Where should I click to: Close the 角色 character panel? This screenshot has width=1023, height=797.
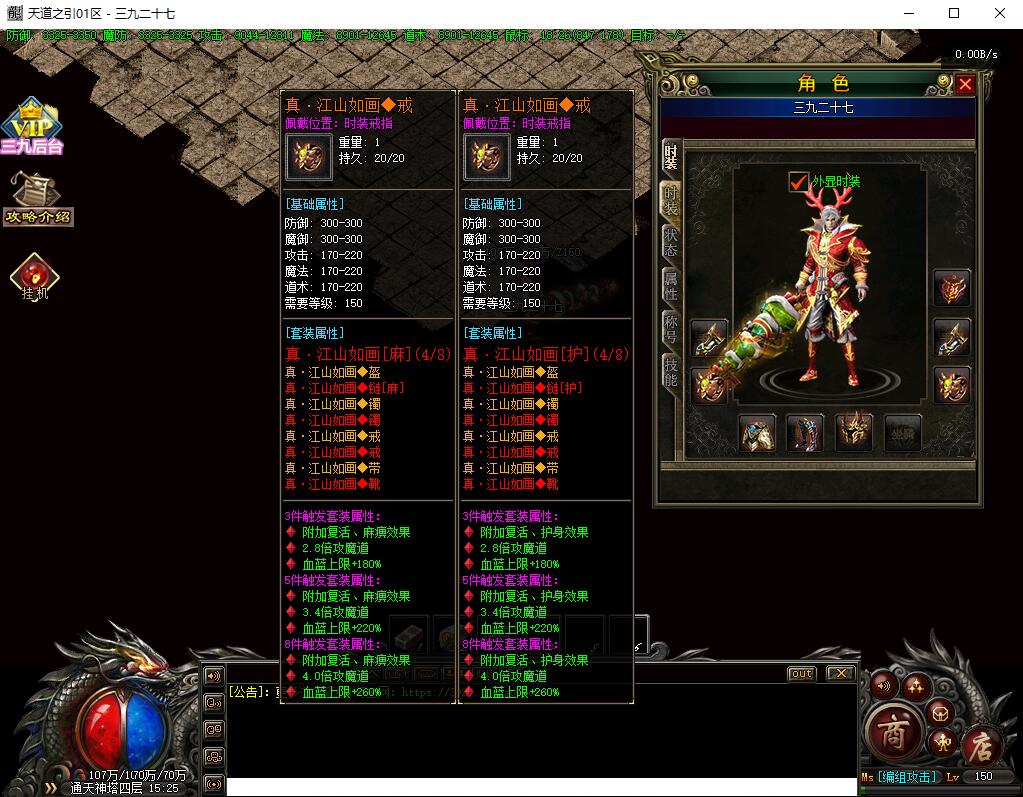[x=964, y=85]
